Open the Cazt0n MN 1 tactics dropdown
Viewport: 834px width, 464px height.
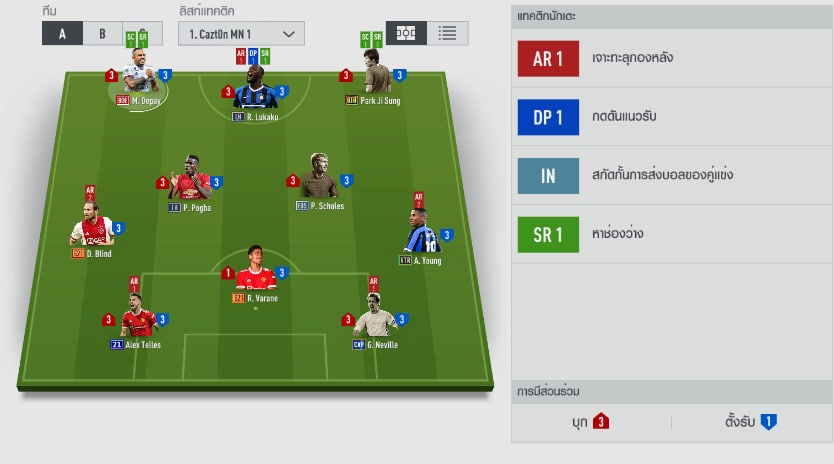tap(241, 33)
